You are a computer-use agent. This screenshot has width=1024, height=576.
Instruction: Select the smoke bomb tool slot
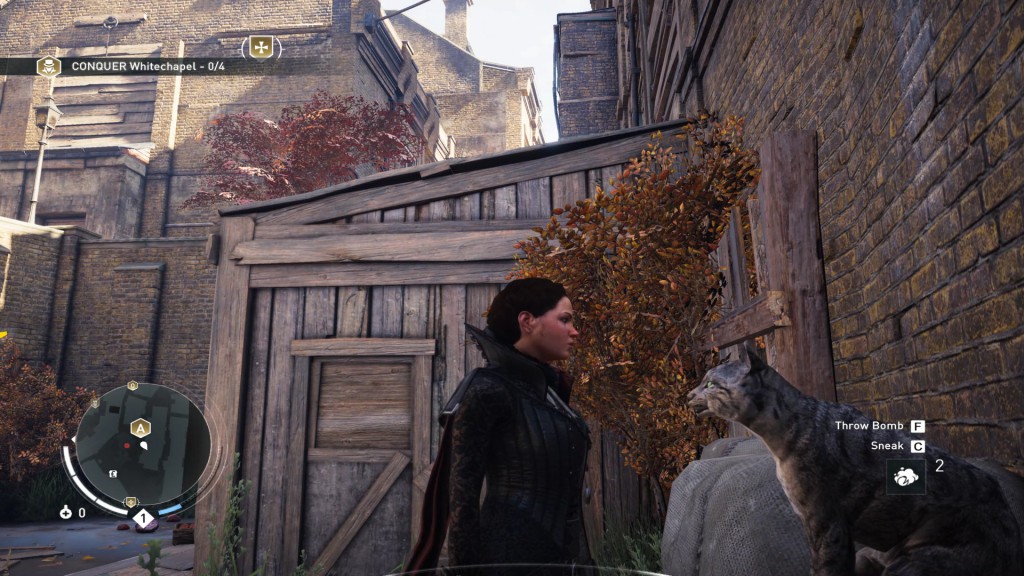pyautogui.click(x=905, y=477)
